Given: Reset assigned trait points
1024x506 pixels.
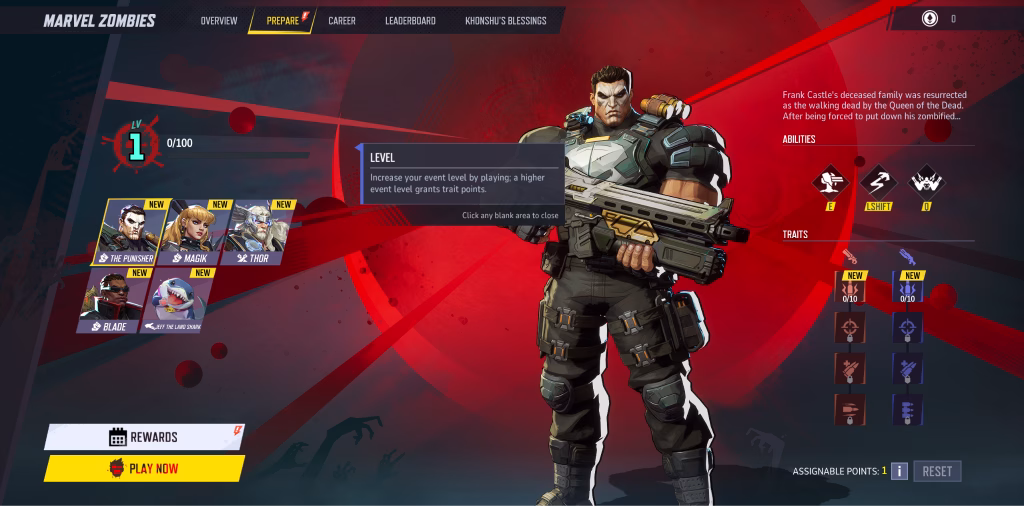Looking at the screenshot, I should click(937, 471).
